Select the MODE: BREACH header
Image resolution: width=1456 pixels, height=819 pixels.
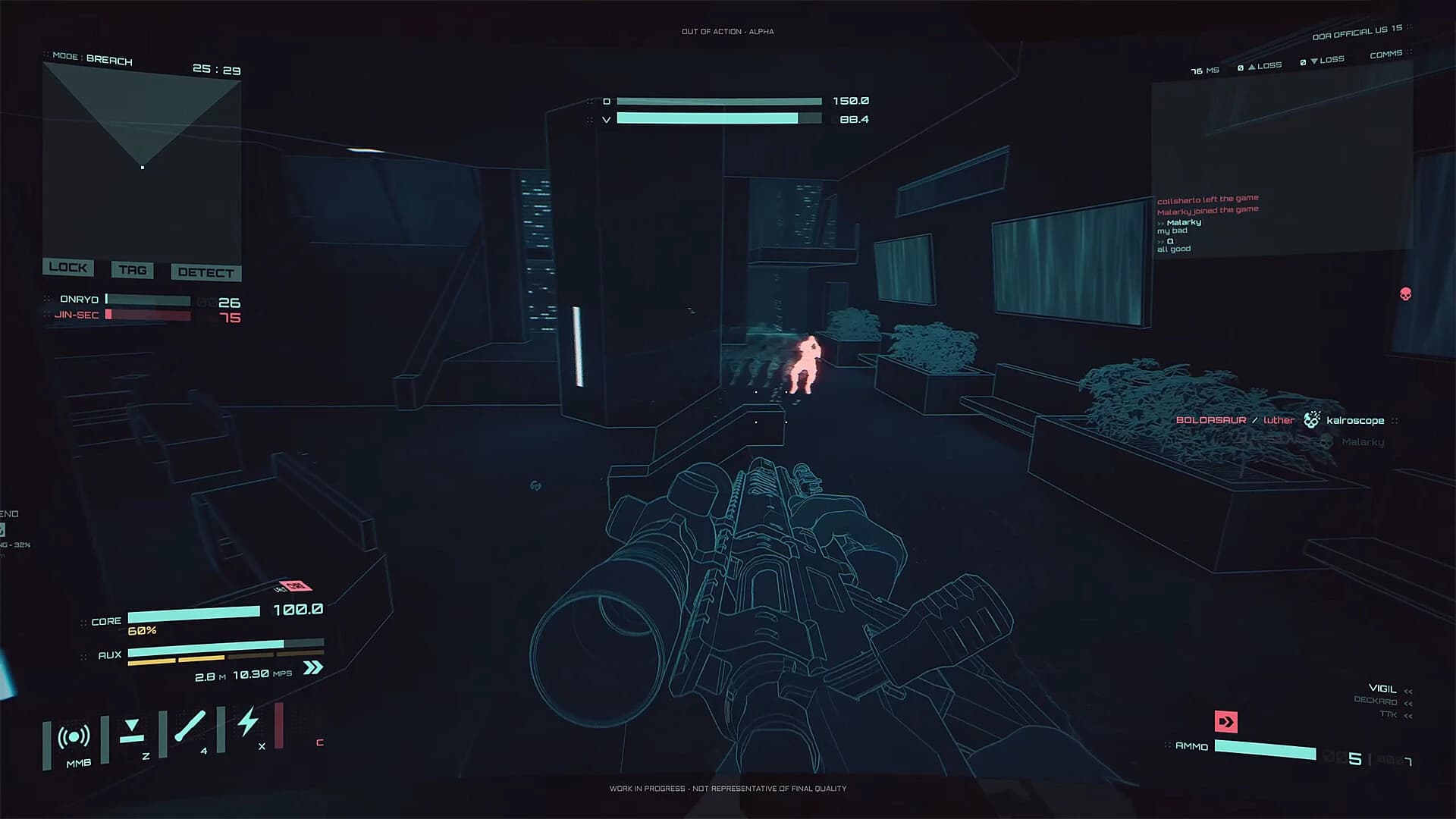pos(93,59)
